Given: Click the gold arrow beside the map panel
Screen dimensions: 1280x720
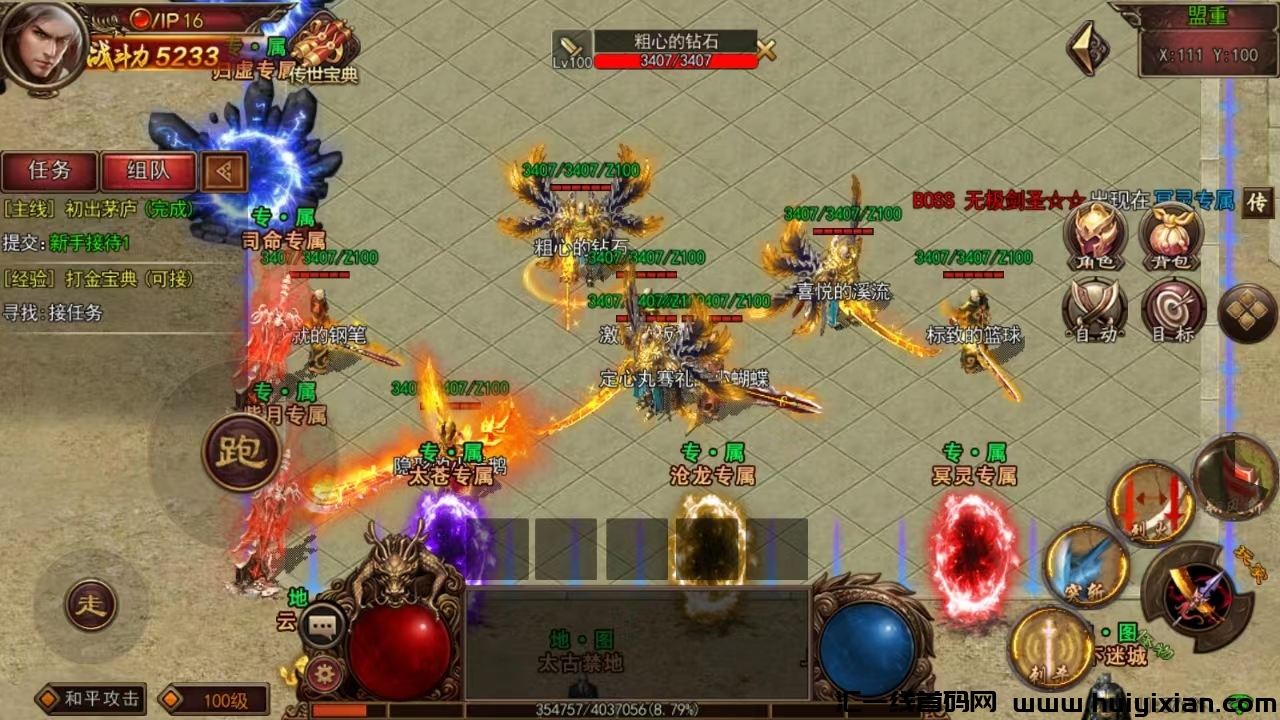Looking at the screenshot, I should click(1087, 47).
